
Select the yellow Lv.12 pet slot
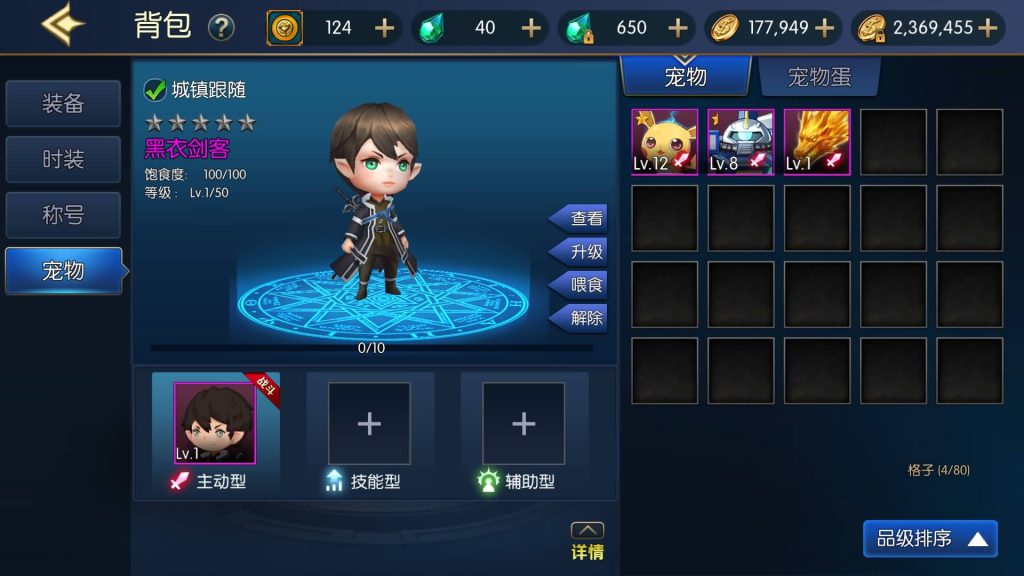(665, 142)
